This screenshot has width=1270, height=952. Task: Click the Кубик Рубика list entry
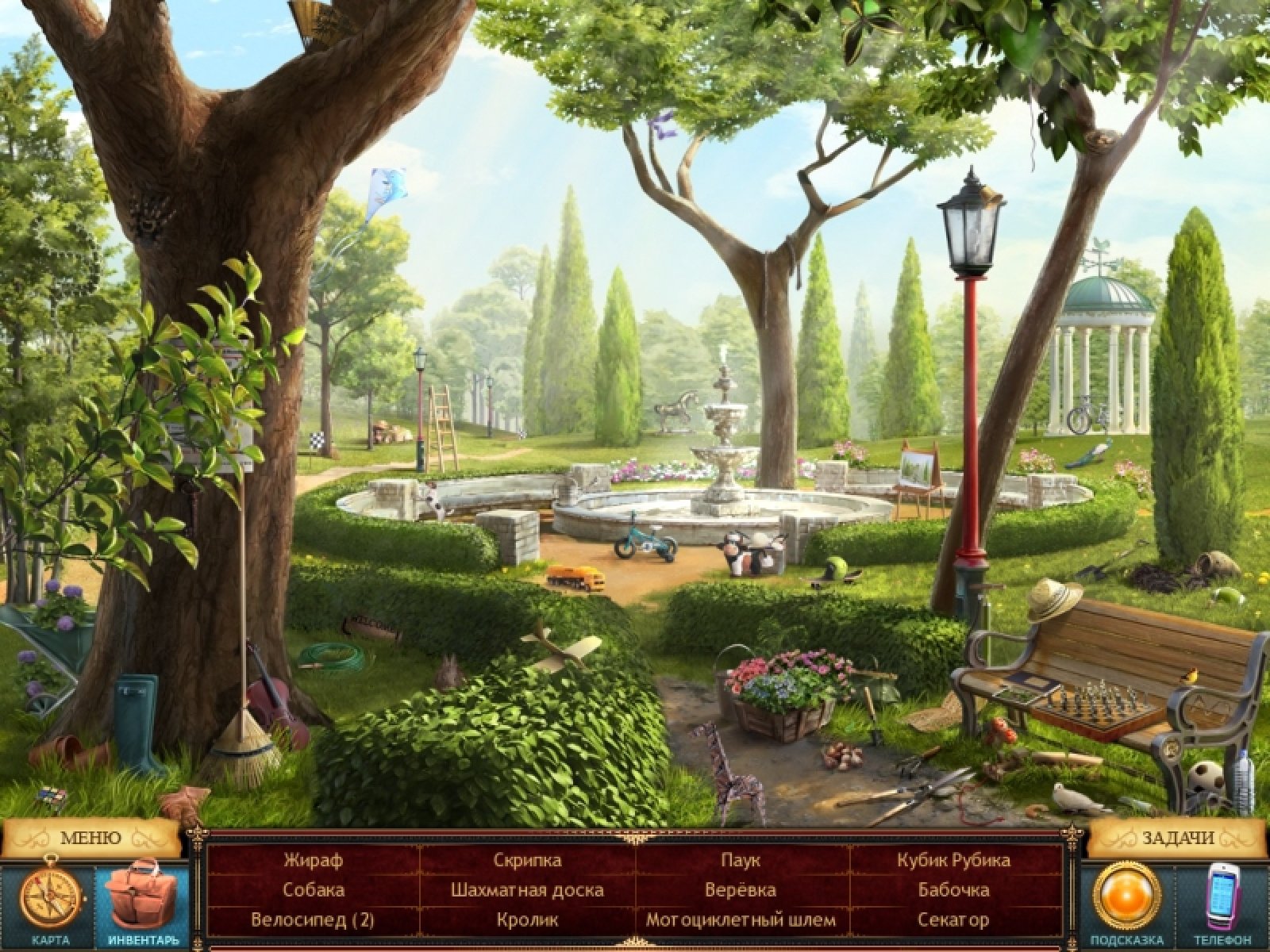coord(953,860)
